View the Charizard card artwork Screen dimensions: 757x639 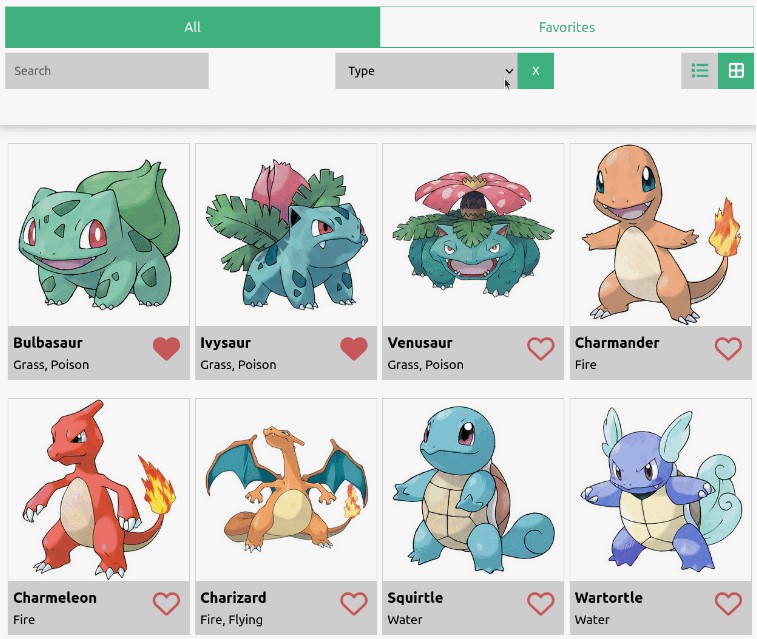tap(286, 490)
